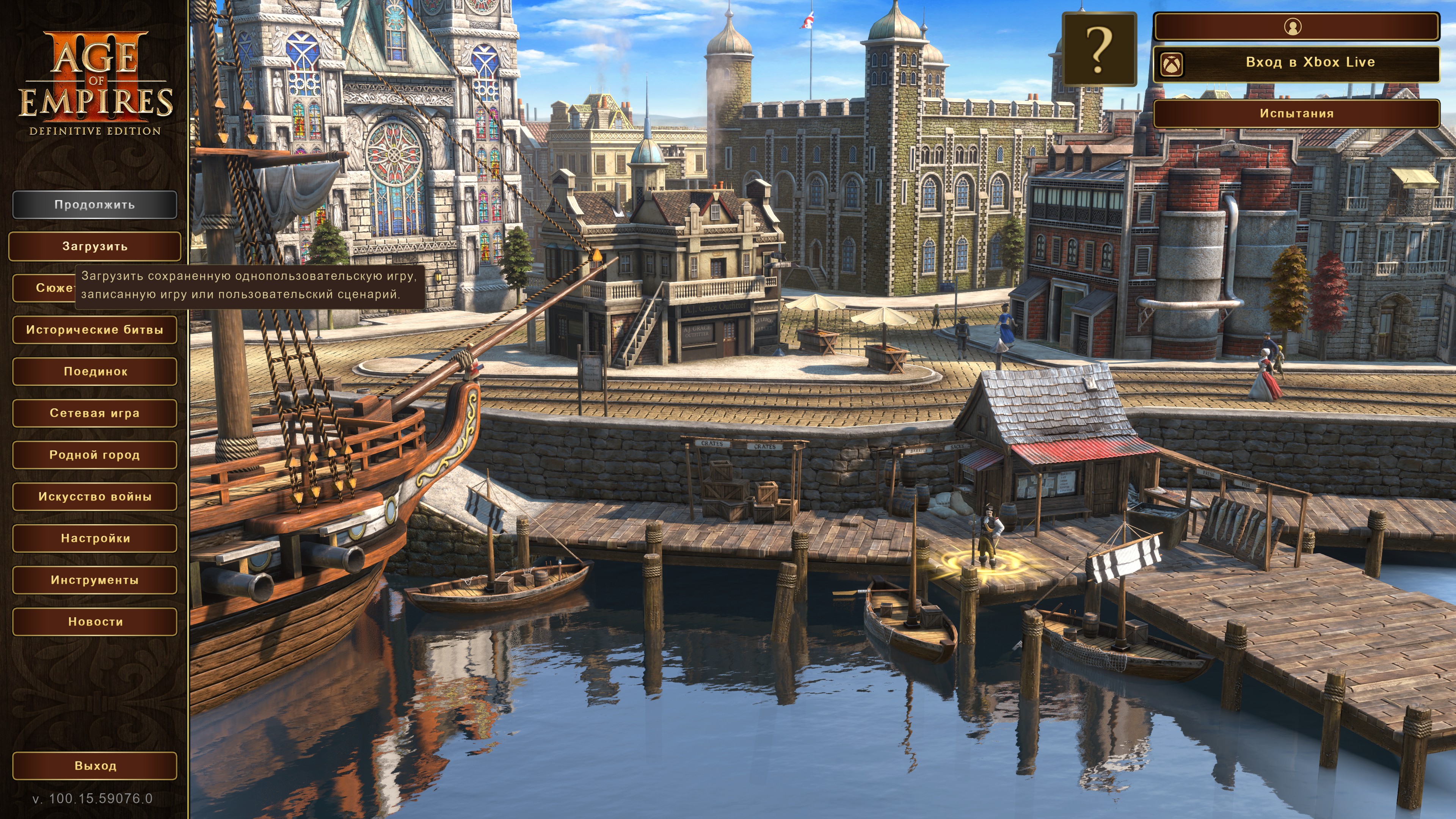Open the partially hidden Сюжет campaign menu
This screenshot has width=1456, height=819.
[43, 288]
